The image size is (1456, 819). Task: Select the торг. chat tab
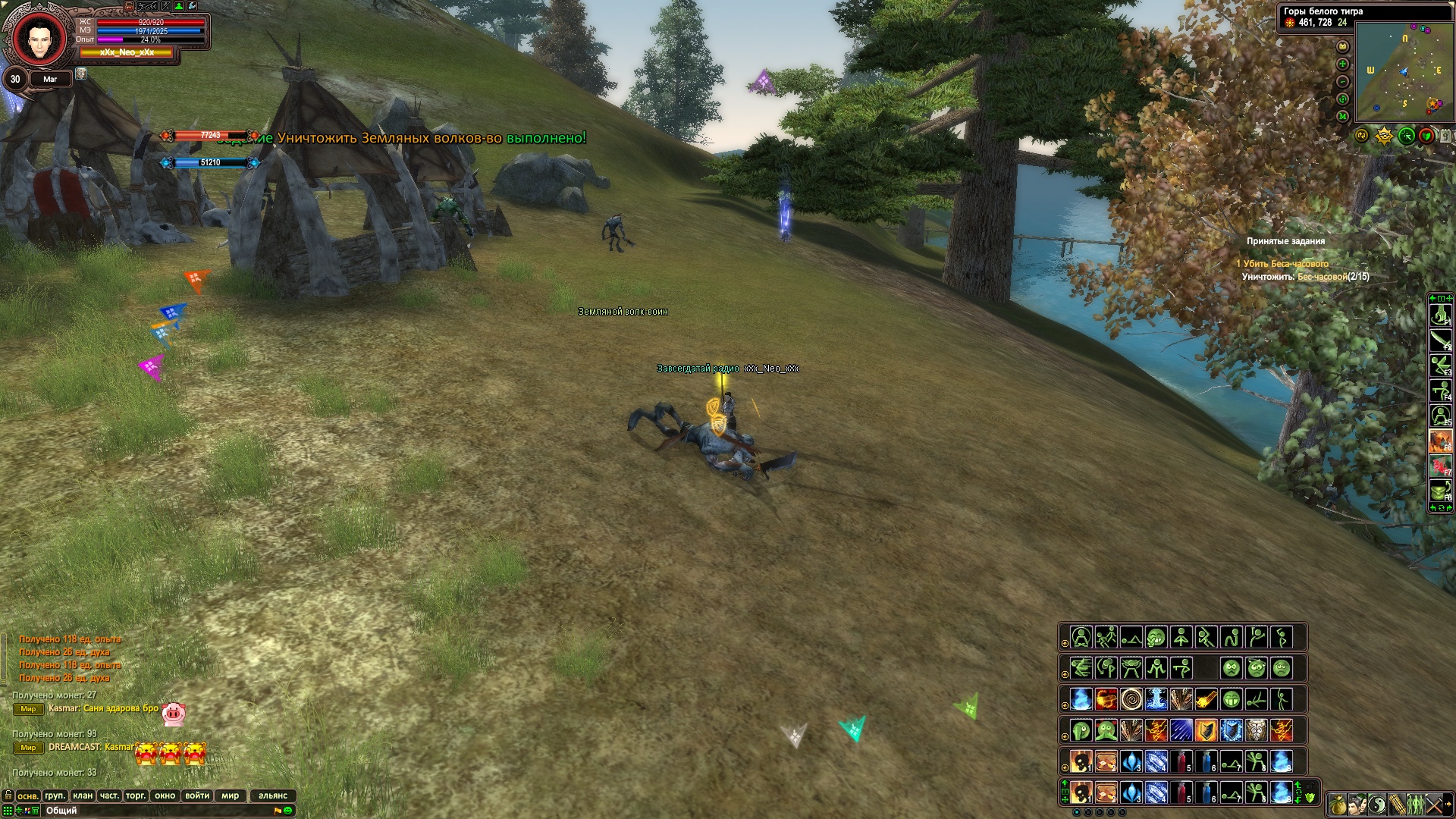pyautogui.click(x=136, y=795)
